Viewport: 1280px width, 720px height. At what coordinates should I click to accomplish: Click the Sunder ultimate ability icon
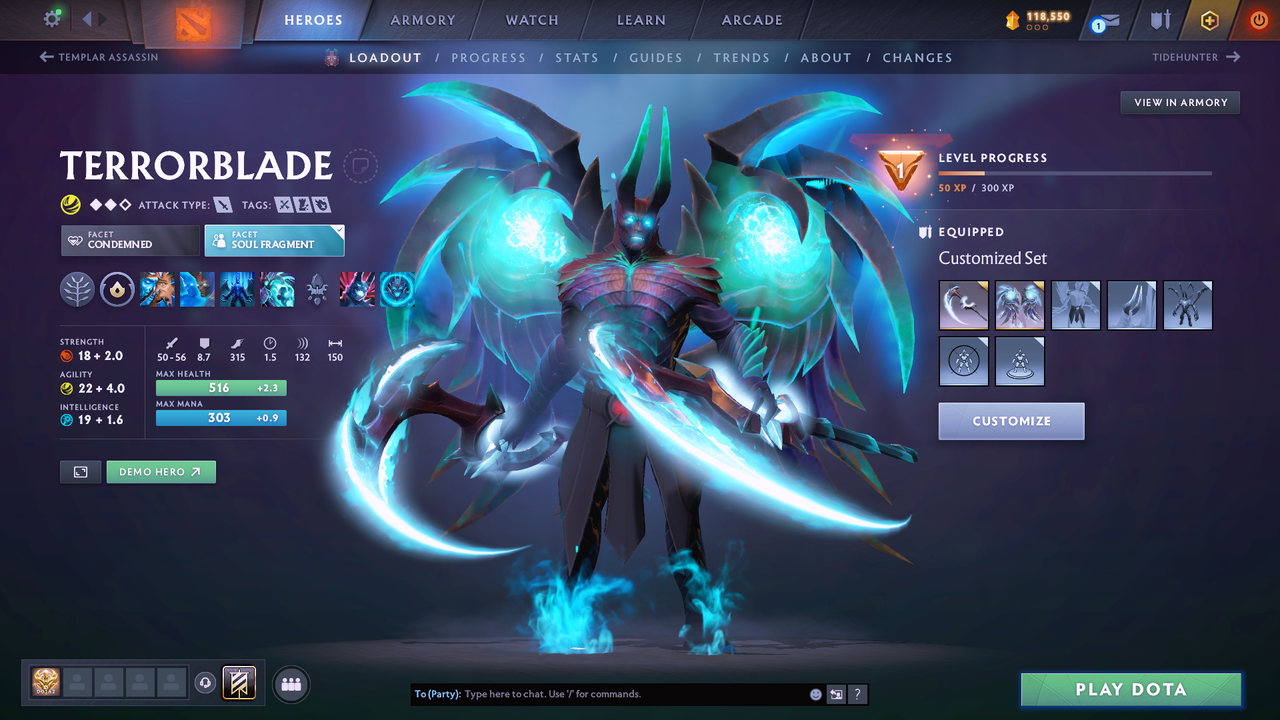point(277,289)
